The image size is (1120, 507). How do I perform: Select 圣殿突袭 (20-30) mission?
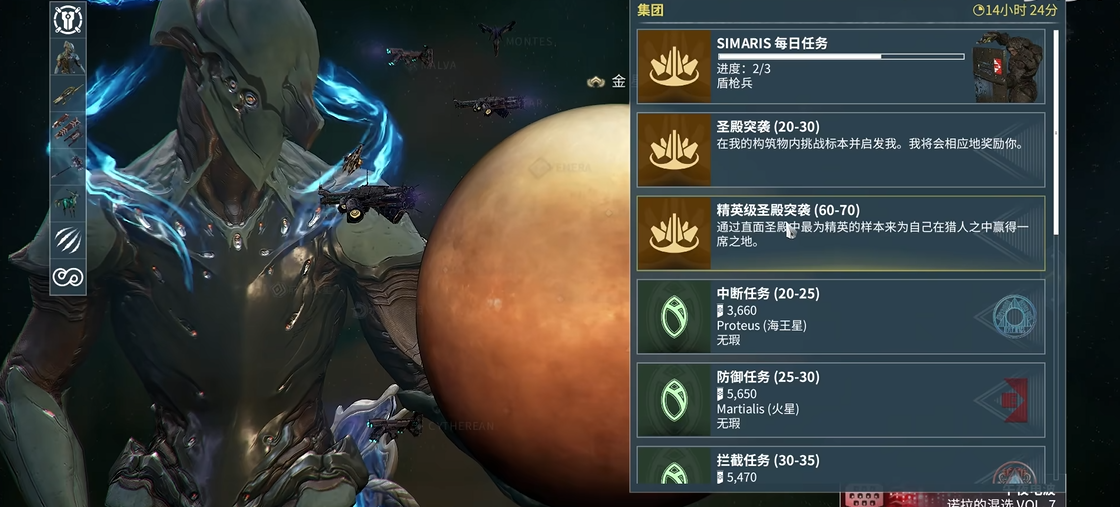pyautogui.click(x=840, y=150)
